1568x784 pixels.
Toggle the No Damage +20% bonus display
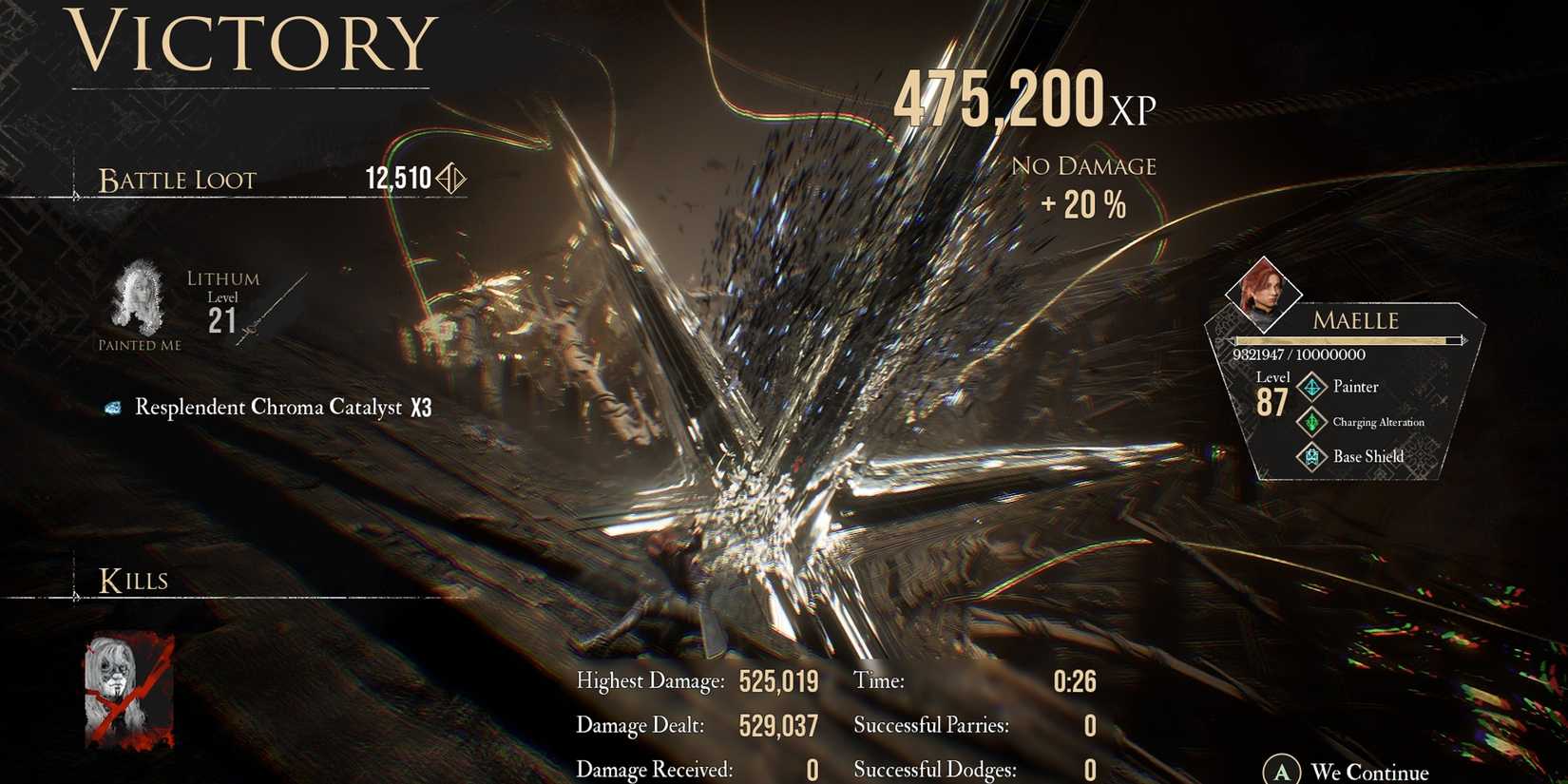coord(1084,185)
